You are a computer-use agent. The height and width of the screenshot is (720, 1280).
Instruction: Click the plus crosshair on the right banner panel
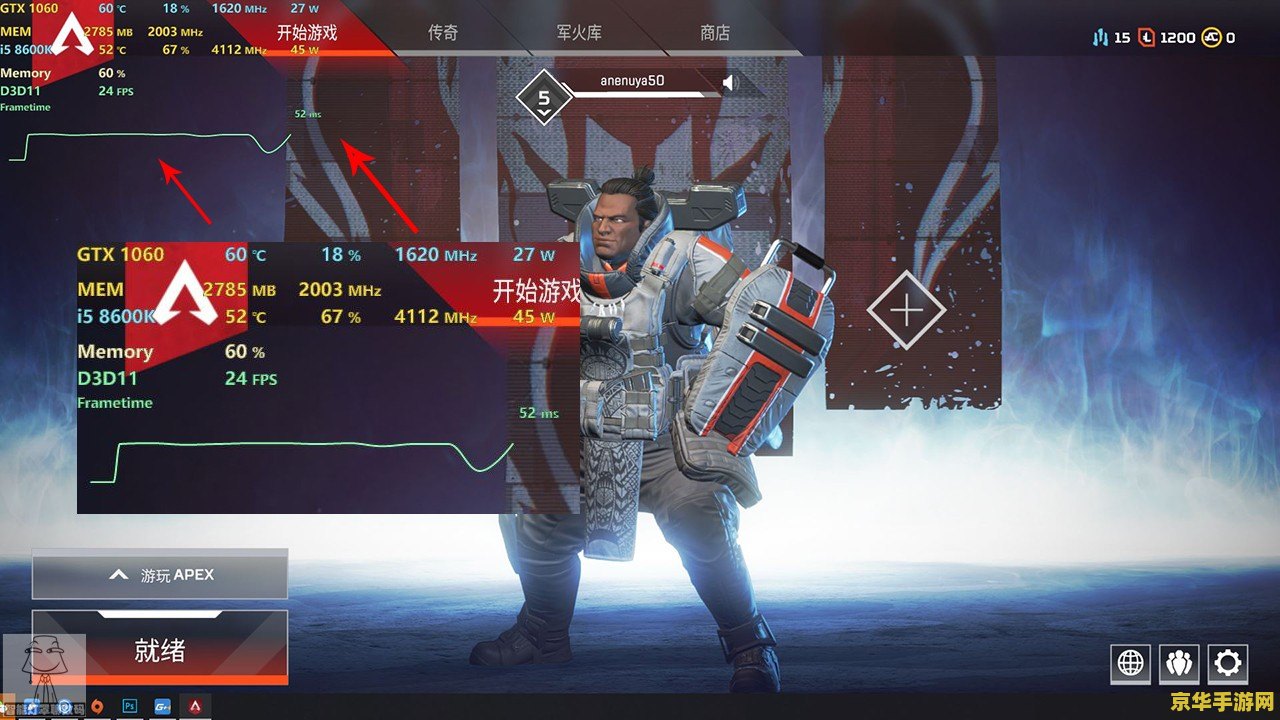(908, 312)
